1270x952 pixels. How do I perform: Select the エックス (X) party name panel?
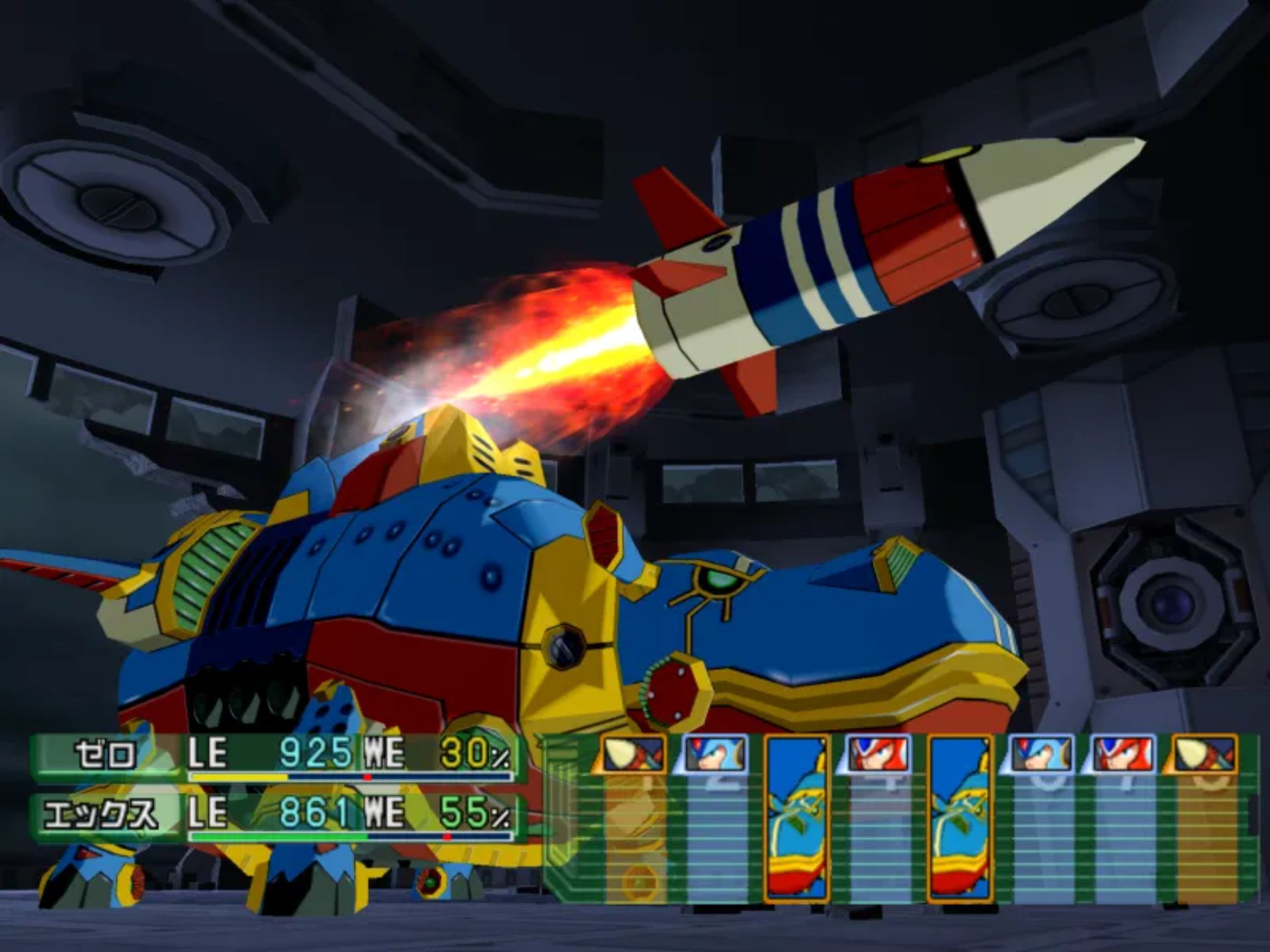103,815
